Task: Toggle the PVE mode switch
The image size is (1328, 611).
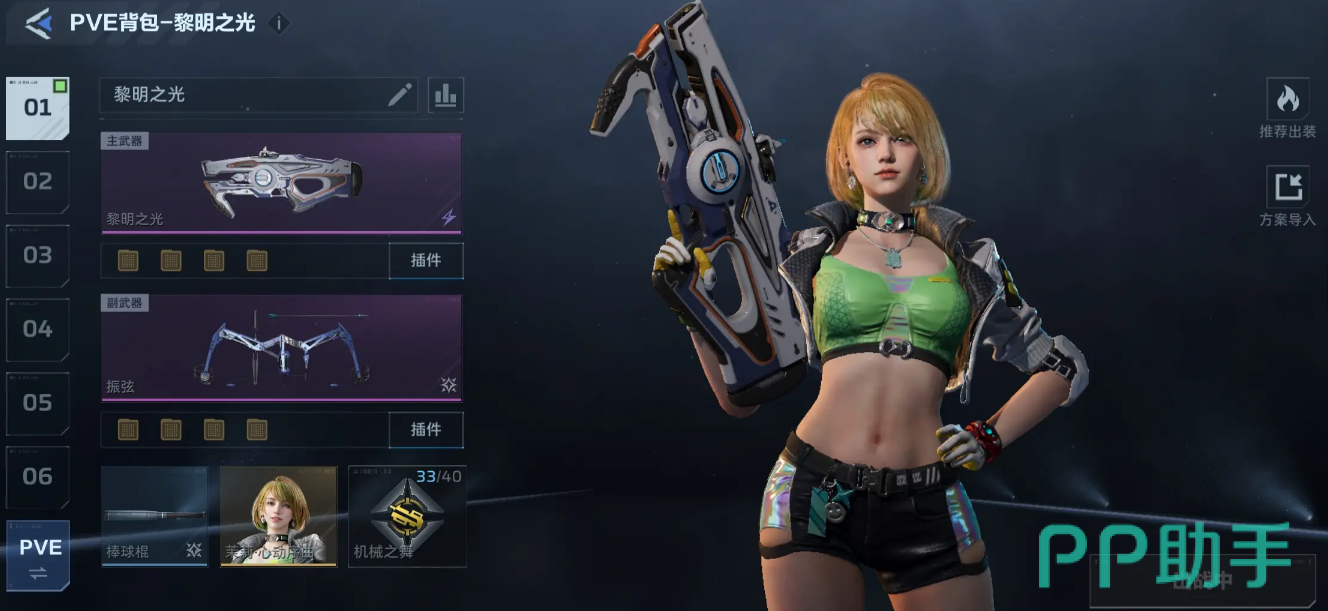Action: coord(38,556)
